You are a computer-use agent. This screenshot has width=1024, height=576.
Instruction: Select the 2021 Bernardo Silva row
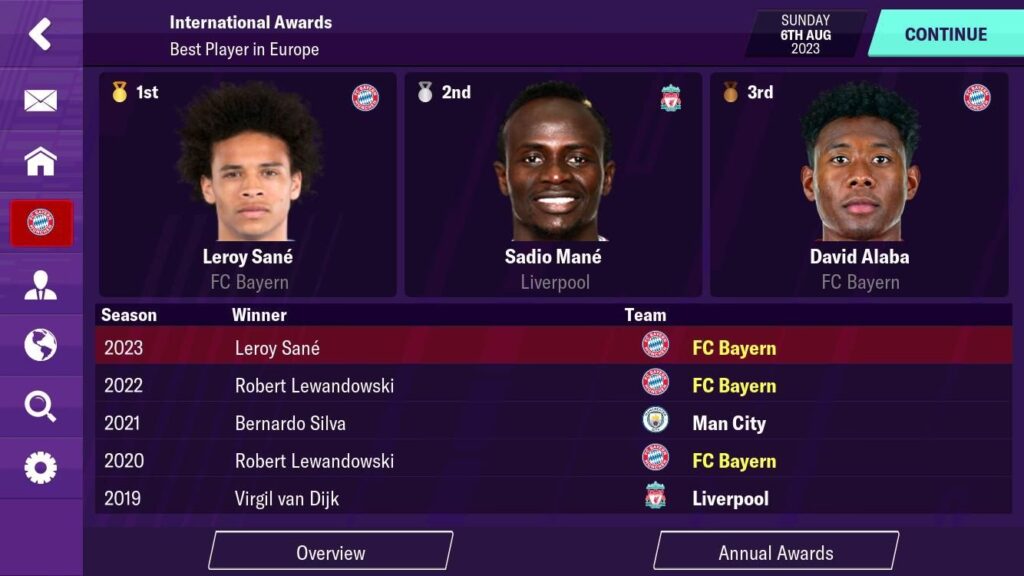point(553,423)
